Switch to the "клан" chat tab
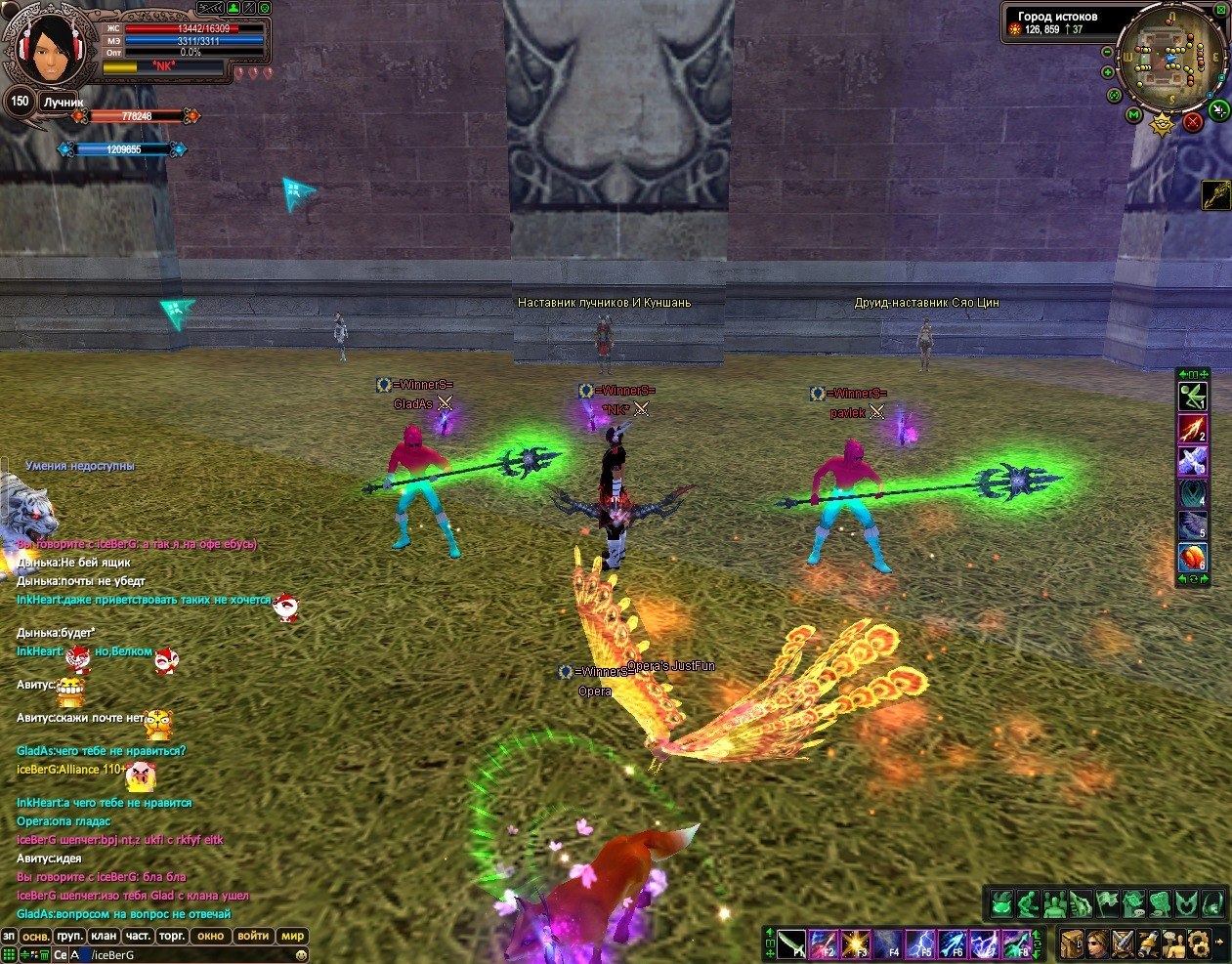Image resolution: width=1232 pixels, height=964 pixels. pyautogui.click(x=104, y=936)
